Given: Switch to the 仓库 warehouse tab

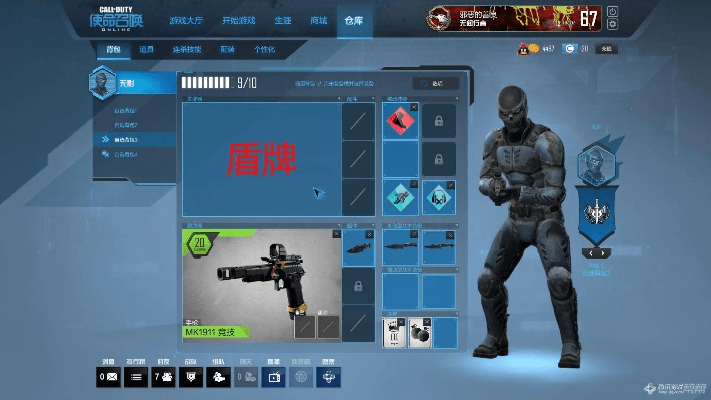Looking at the screenshot, I should (354, 20).
